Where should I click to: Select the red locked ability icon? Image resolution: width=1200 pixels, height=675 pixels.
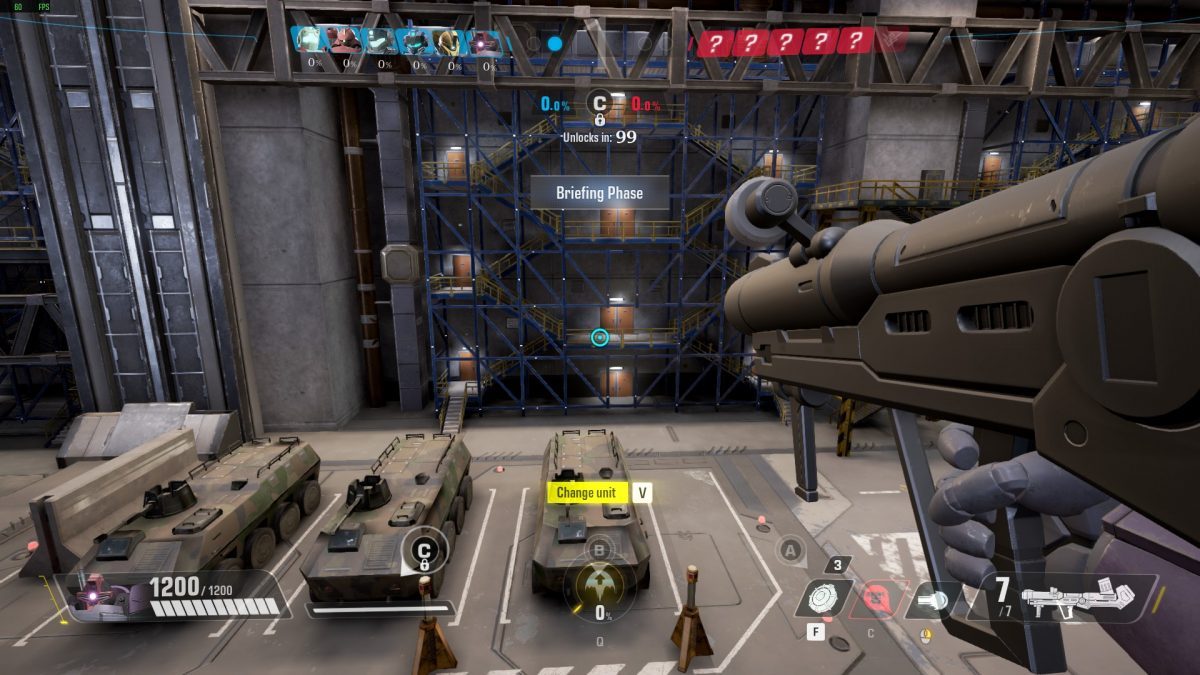click(879, 598)
